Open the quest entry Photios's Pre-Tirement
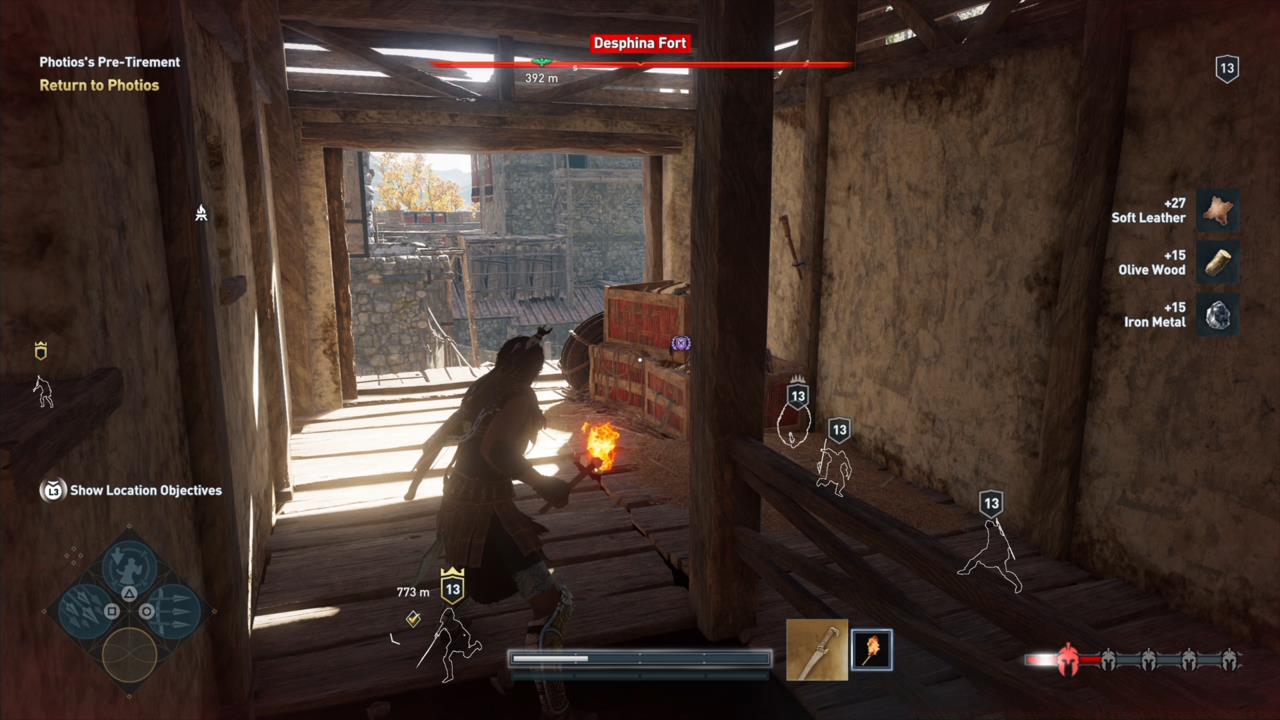The height and width of the screenshot is (720, 1280). click(x=109, y=62)
